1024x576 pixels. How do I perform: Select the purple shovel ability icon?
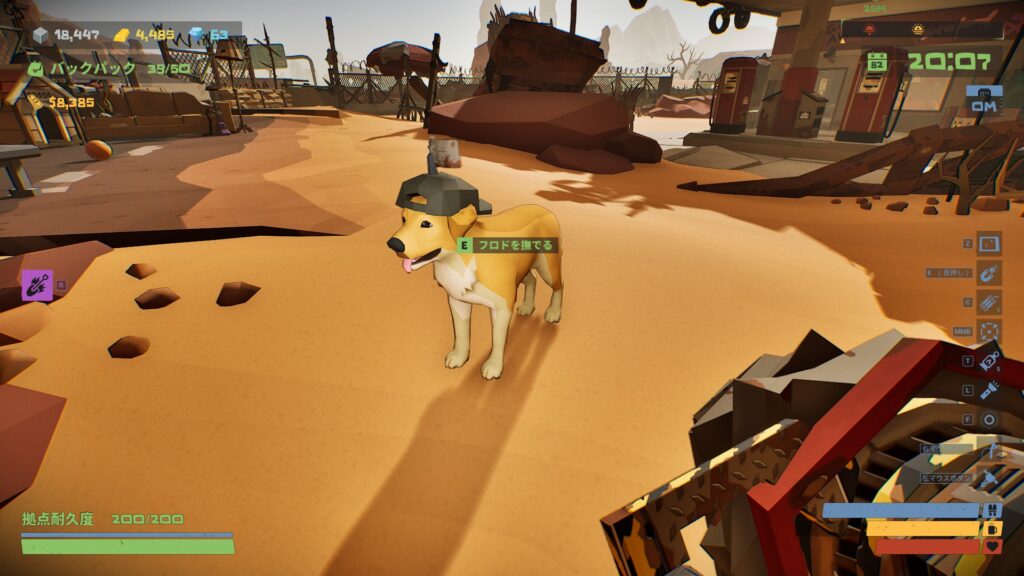click(37, 285)
